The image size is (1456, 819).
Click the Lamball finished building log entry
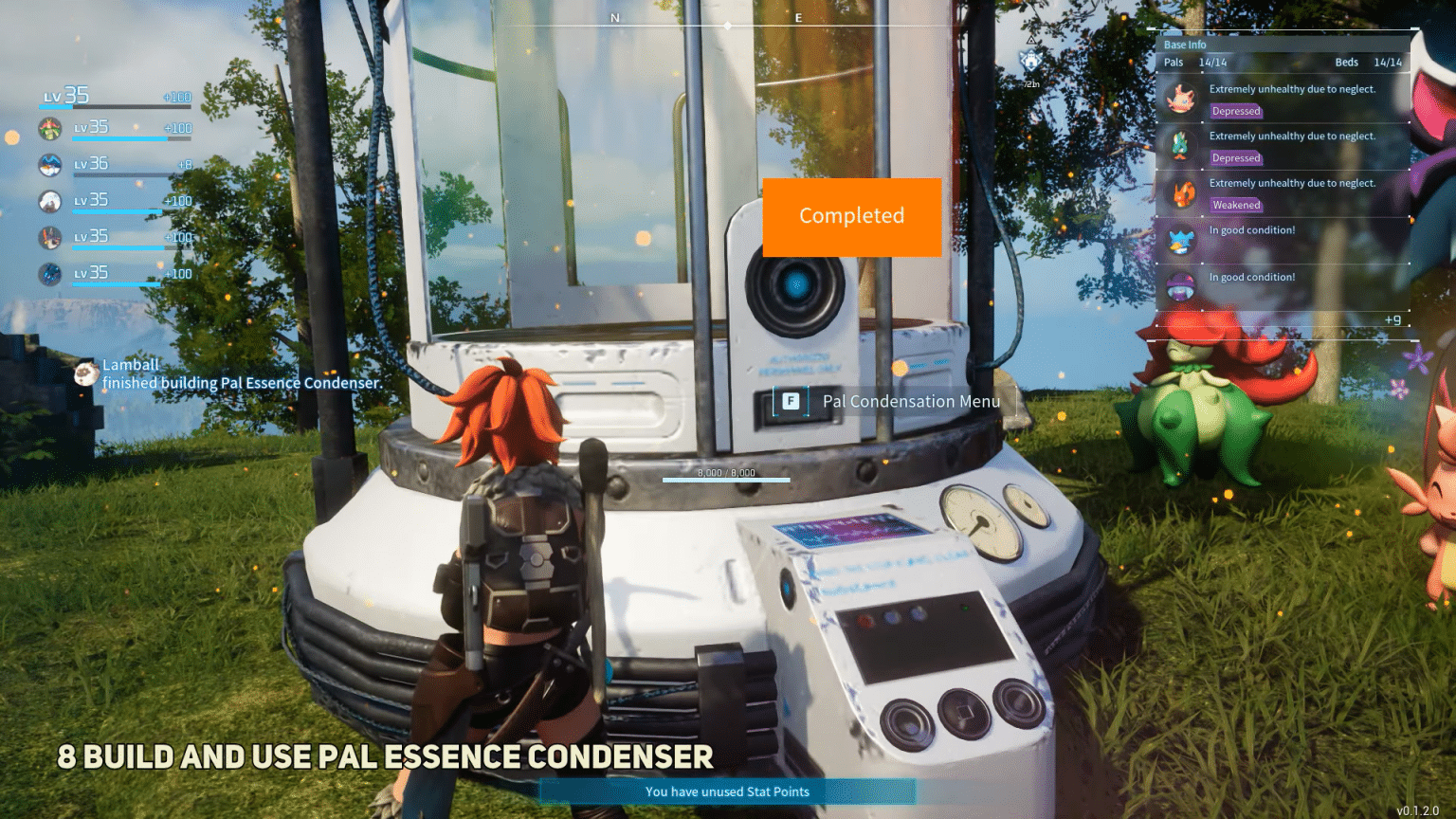click(242, 374)
